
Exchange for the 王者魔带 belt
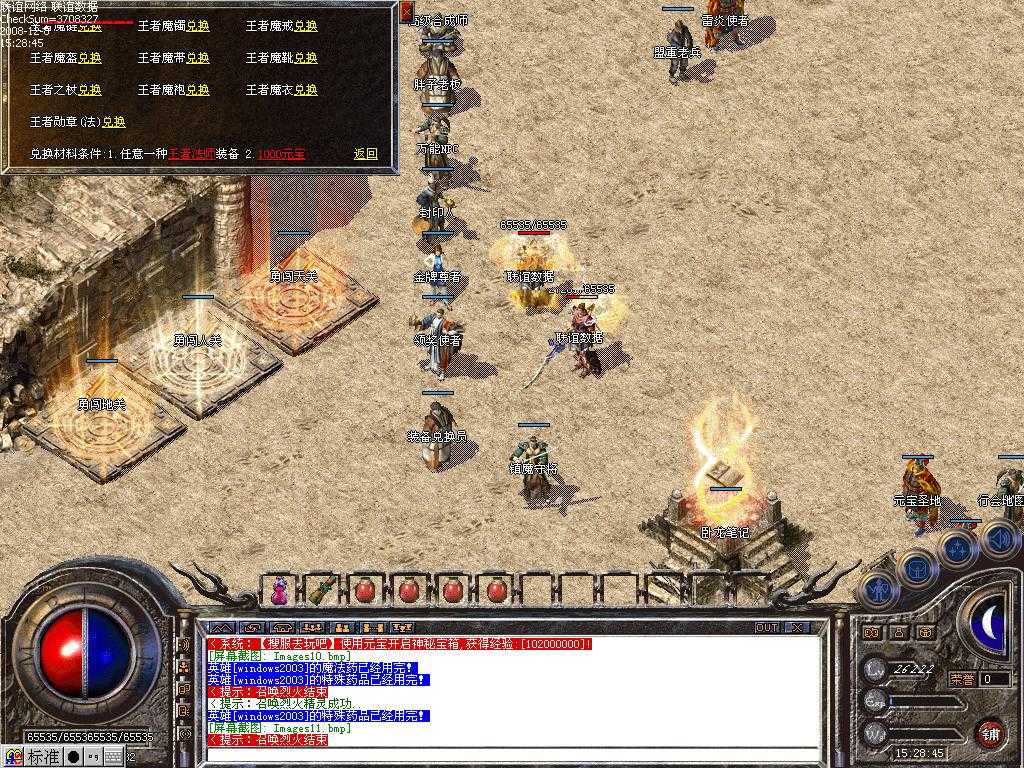click(x=197, y=58)
